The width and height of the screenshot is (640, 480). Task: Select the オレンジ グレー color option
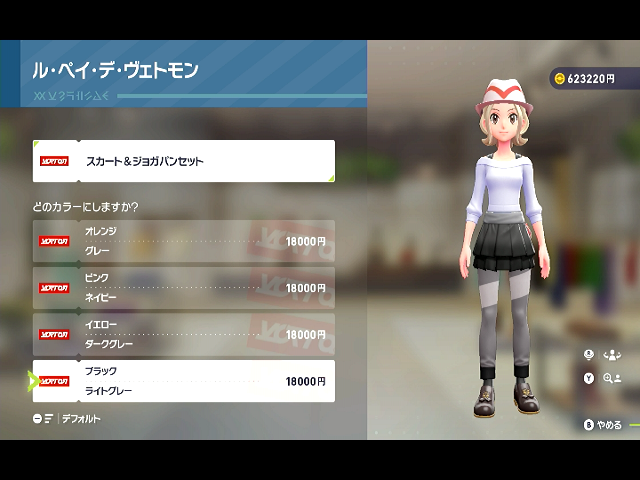click(x=183, y=241)
